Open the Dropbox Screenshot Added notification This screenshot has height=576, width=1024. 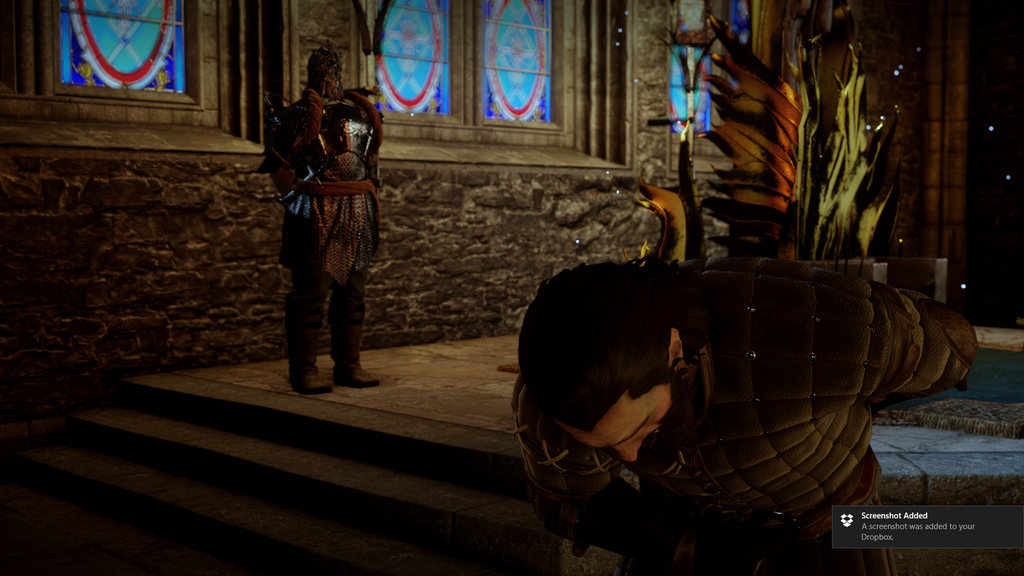click(x=926, y=526)
